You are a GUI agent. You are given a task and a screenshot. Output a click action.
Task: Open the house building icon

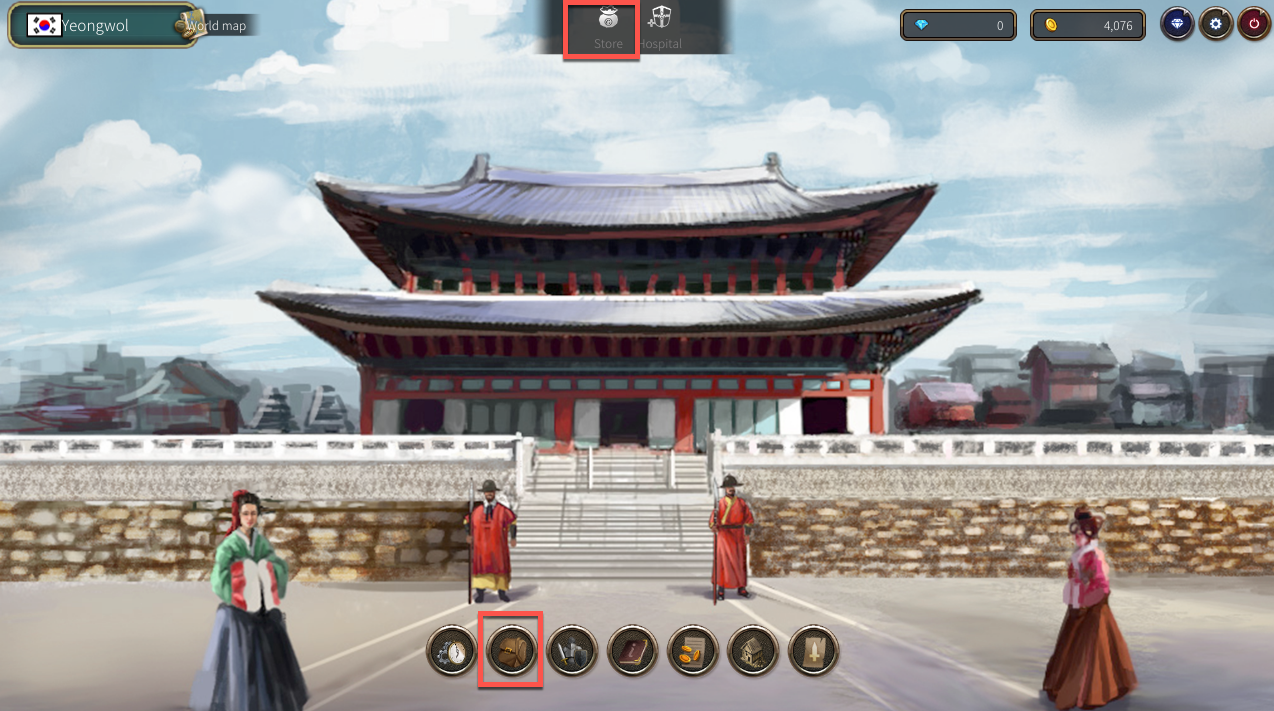click(x=753, y=651)
